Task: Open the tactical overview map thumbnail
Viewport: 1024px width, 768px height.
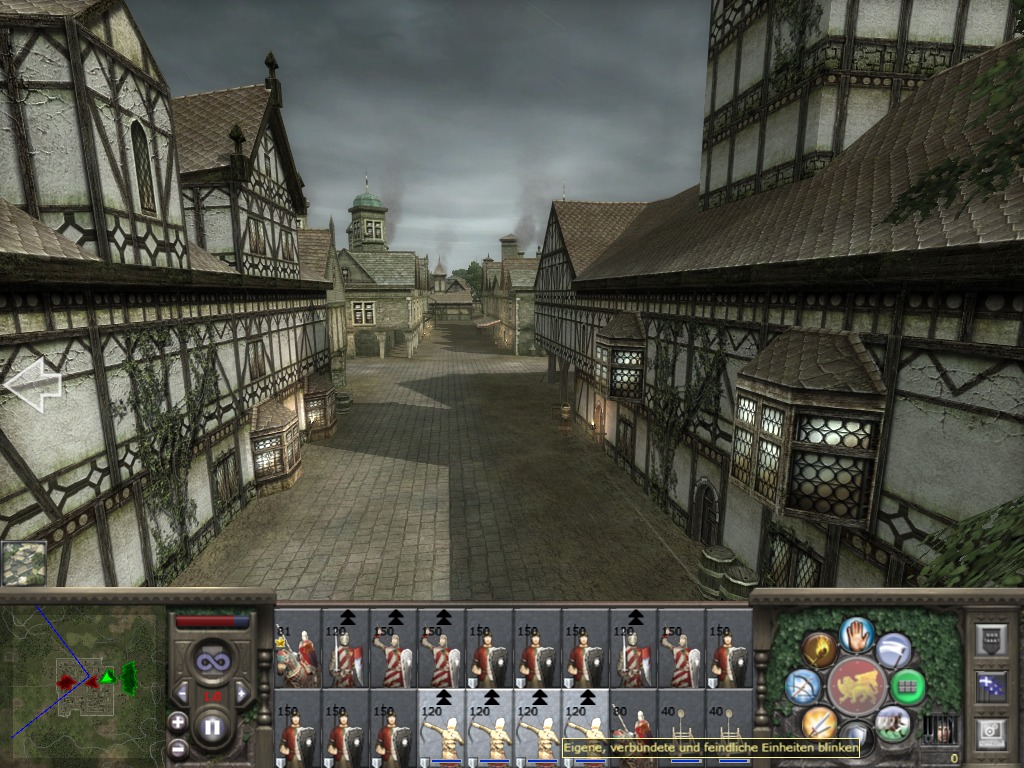Action: pyautogui.click(x=23, y=563)
